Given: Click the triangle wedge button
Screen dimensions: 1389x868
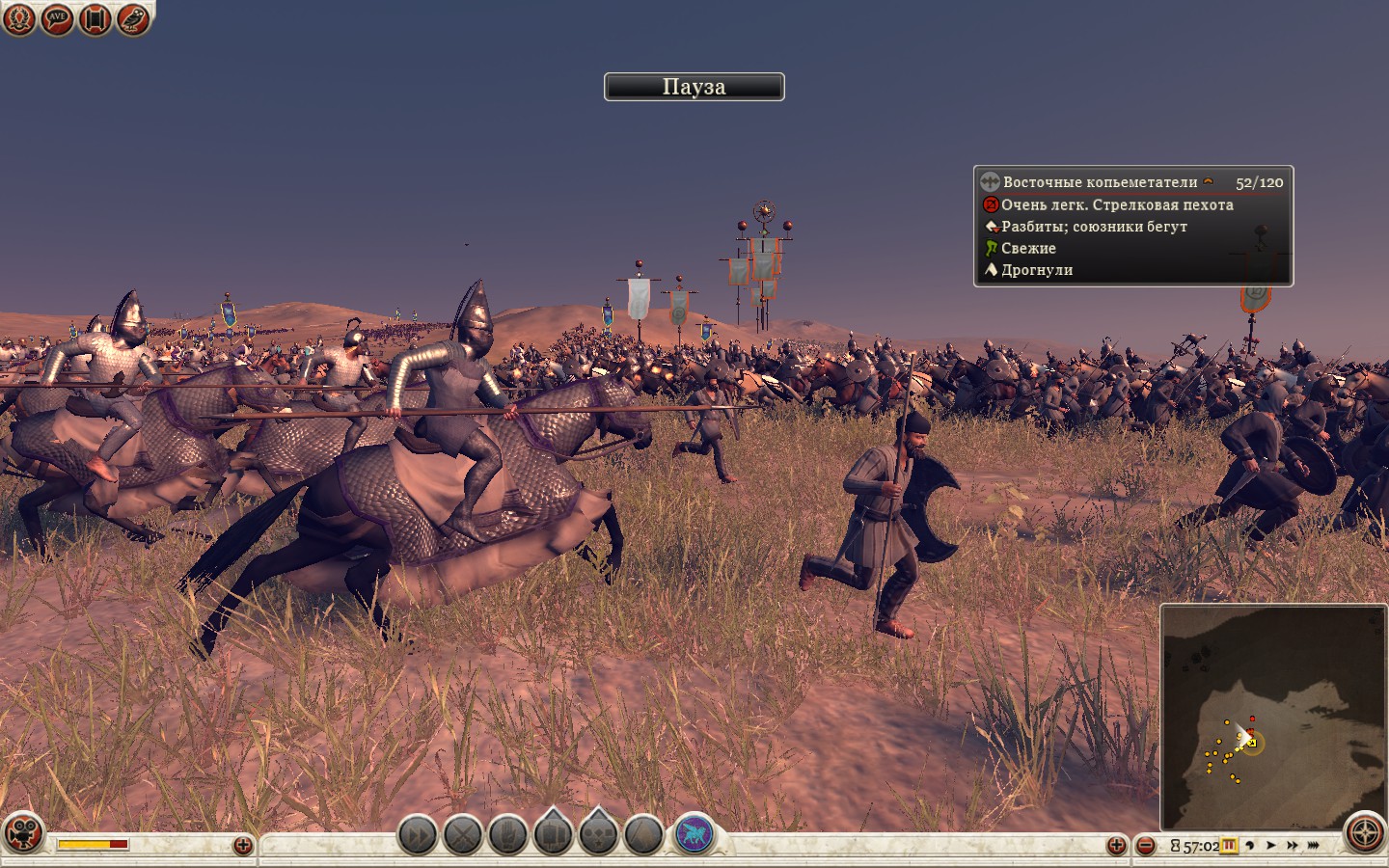Looking at the screenshot, I should pyautogui.click(x=643, y=834).
